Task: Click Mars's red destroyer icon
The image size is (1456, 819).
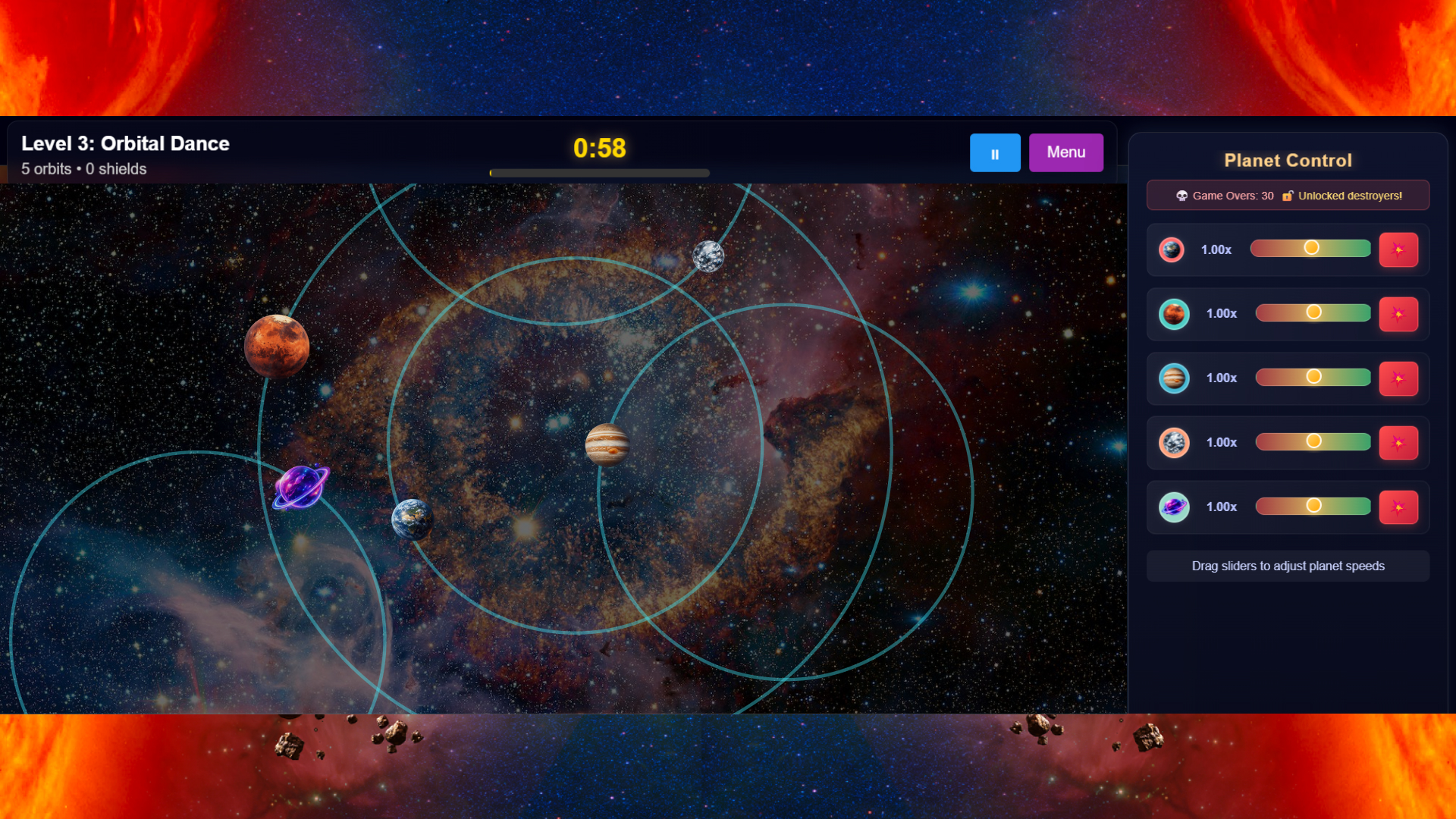Action: [x=1399, y=314]
